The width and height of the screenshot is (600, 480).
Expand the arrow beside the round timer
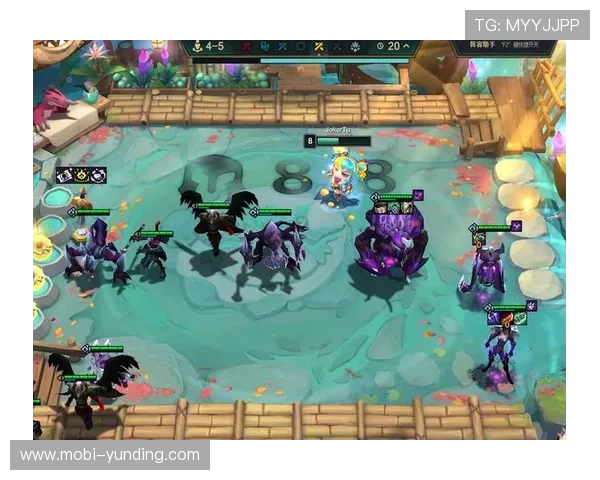[408, 46]
